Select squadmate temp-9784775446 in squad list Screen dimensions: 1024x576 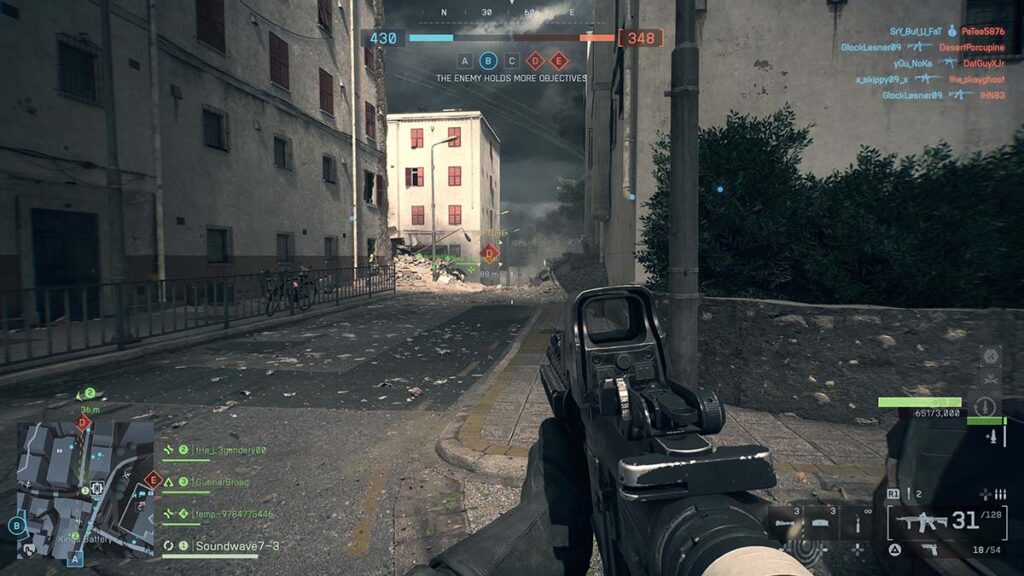[232, 514]
